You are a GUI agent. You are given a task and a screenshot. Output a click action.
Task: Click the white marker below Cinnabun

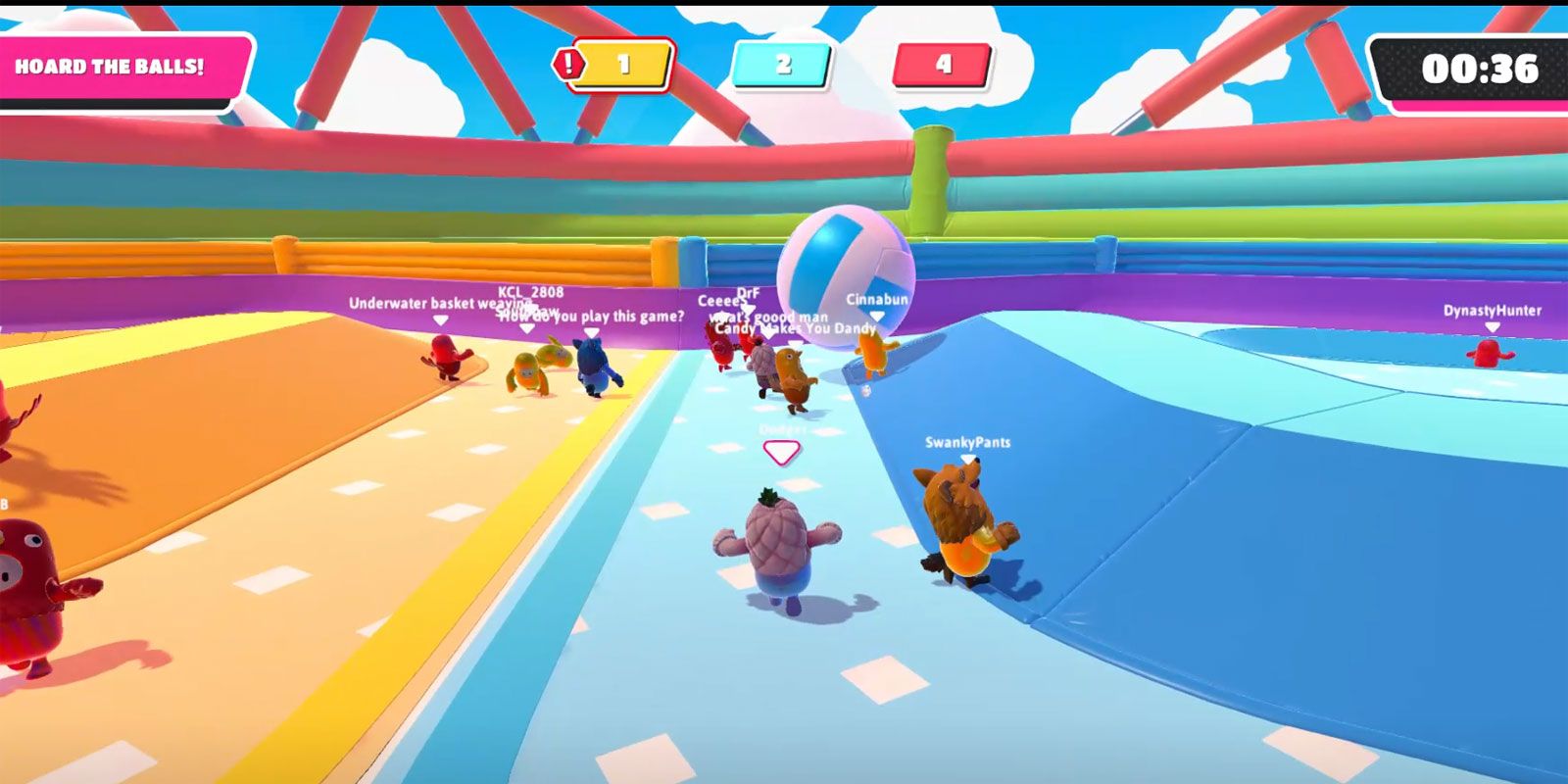(x=877, y=317)
